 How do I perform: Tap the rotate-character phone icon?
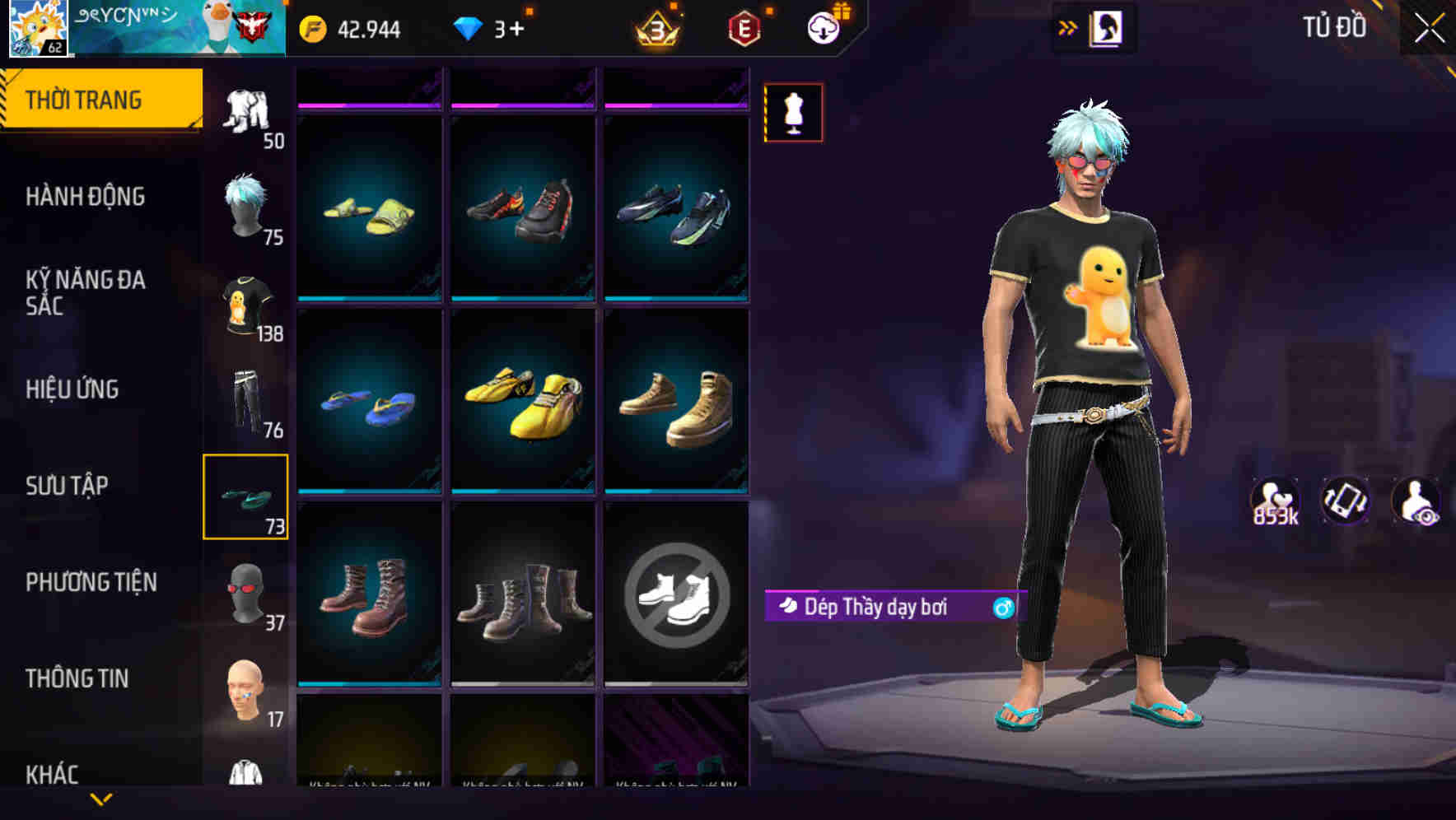(1345, 501)
